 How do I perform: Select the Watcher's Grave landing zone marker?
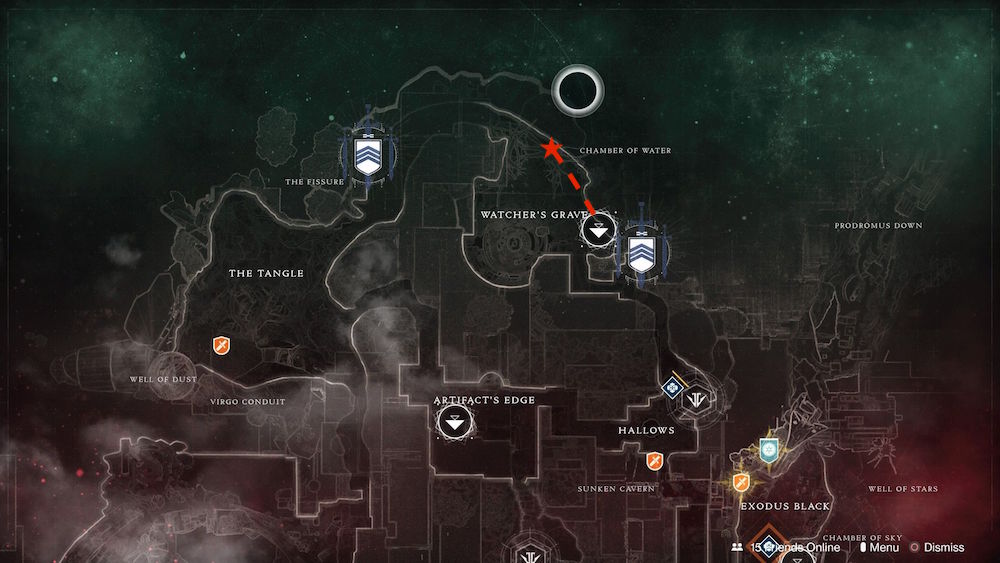(598, 231)
